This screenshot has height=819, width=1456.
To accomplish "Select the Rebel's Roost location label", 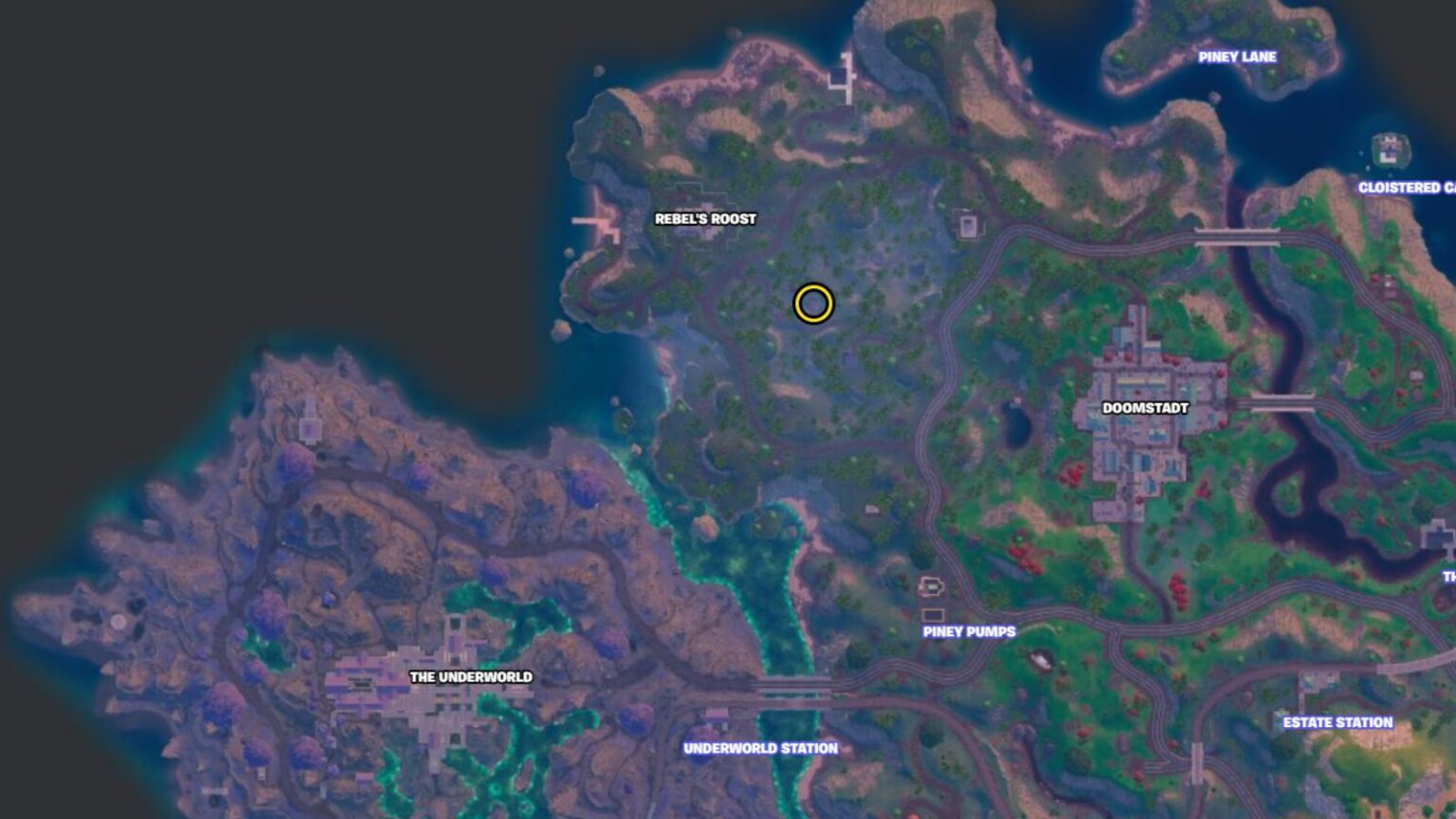I will pyautogui.click(x=703, y=218).
